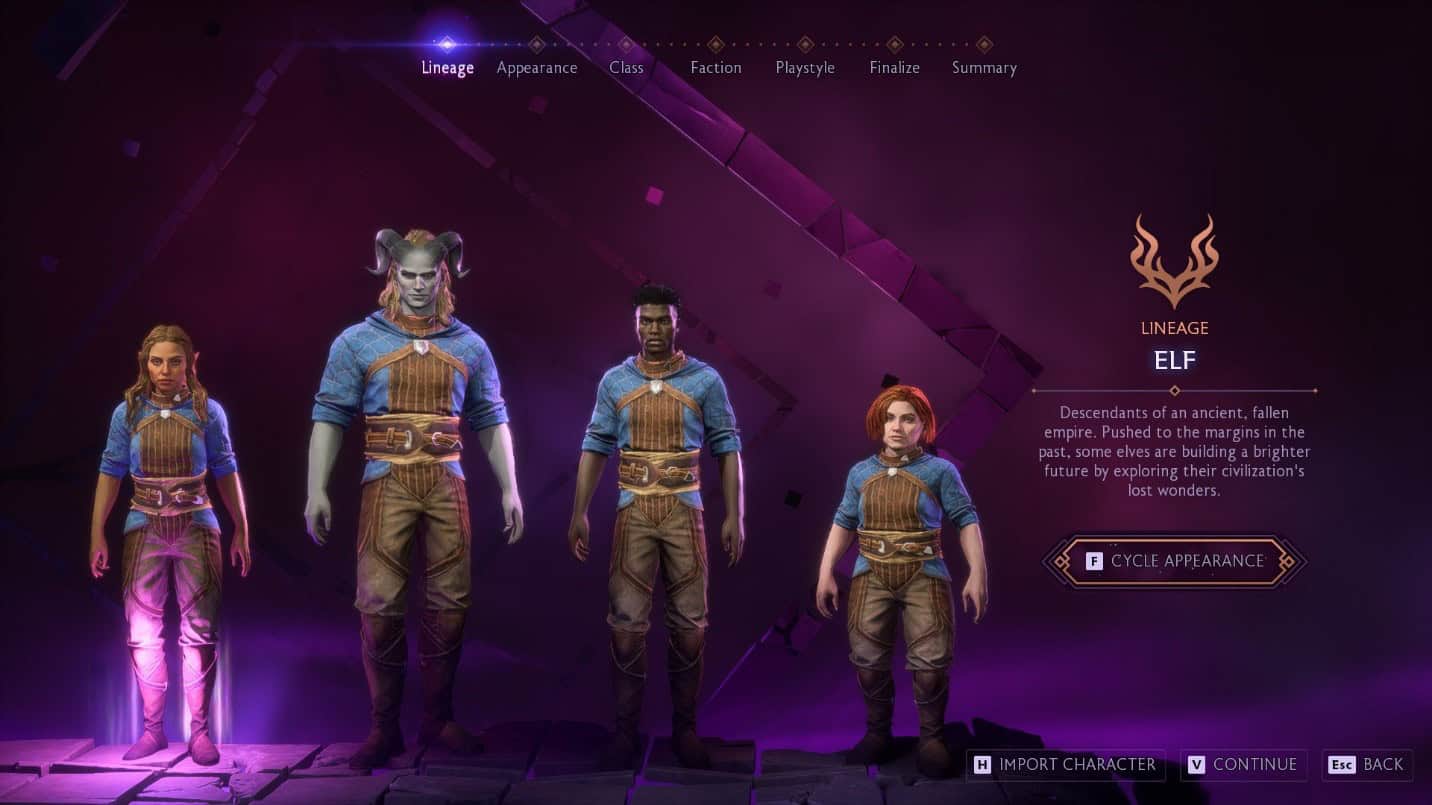Viewport: 1432px width, 805px height.
Task: Choose the Import Character option
Action: pos(1066,765)
